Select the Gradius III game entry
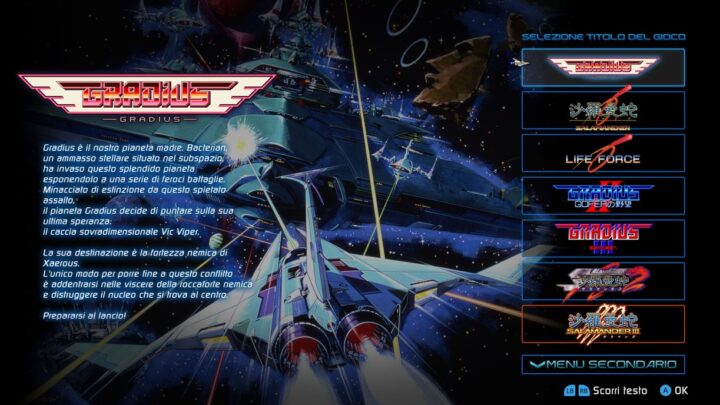720x405 pixels. click(603, 239)
